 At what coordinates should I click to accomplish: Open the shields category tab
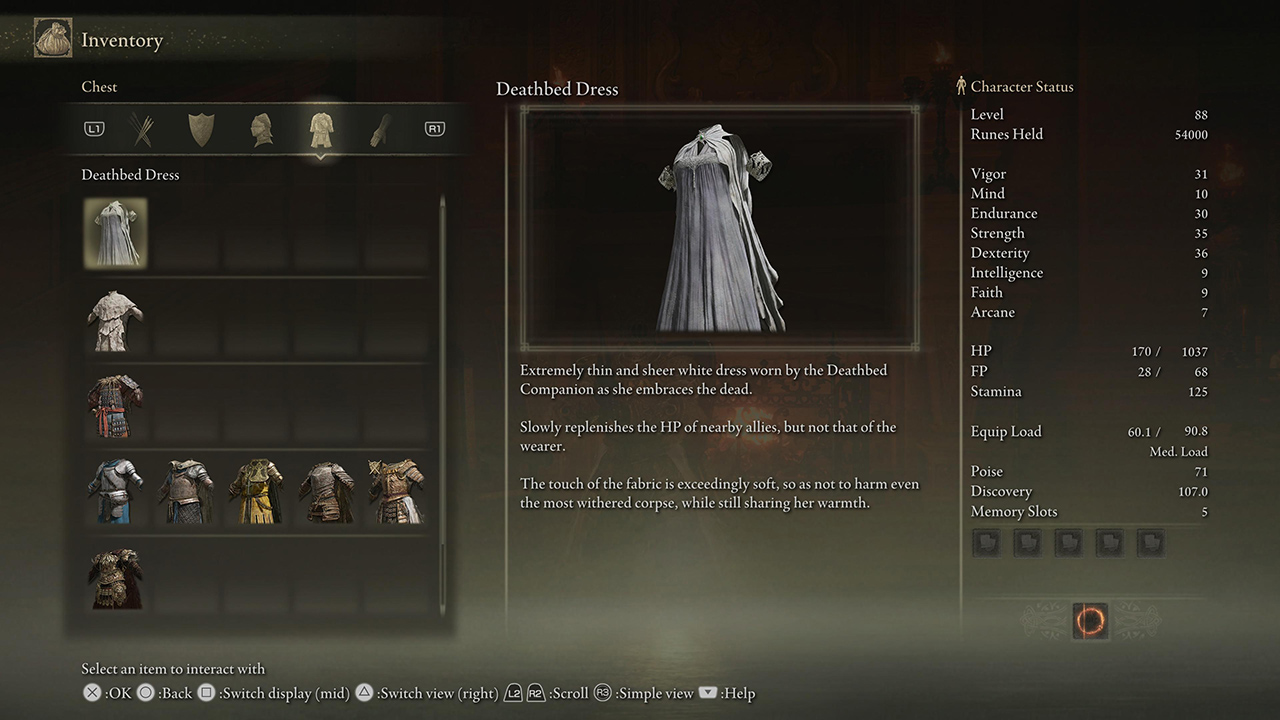(x=201, y=129)
